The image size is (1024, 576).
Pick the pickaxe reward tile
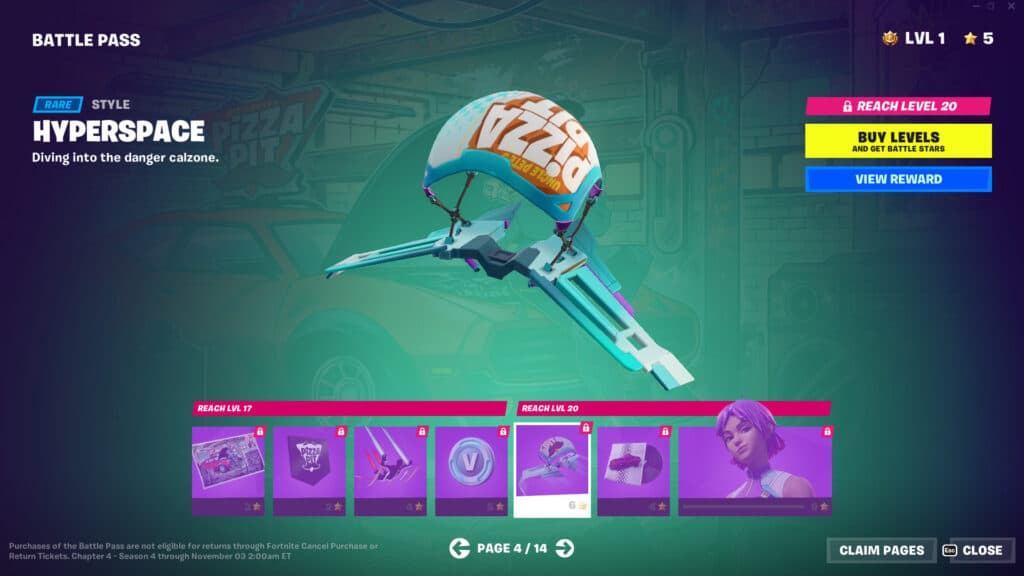pos(390,470)
